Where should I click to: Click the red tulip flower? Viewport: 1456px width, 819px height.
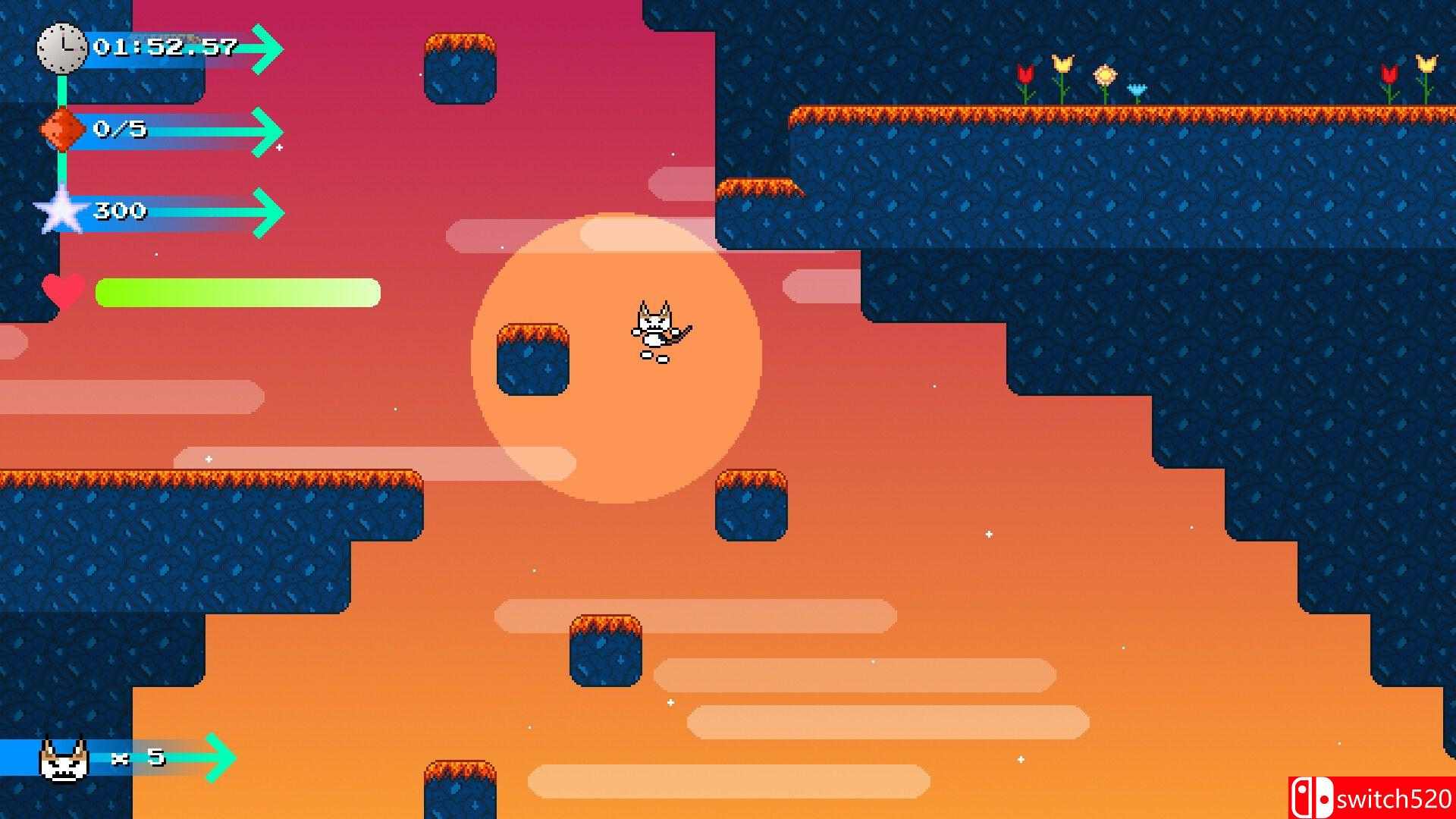(x=1025, y=74)
